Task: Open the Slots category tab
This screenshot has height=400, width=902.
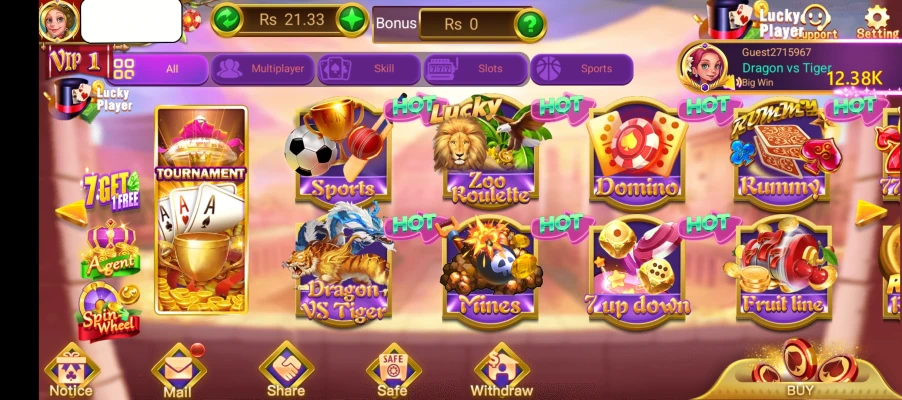Action: (x=475, y=69)
